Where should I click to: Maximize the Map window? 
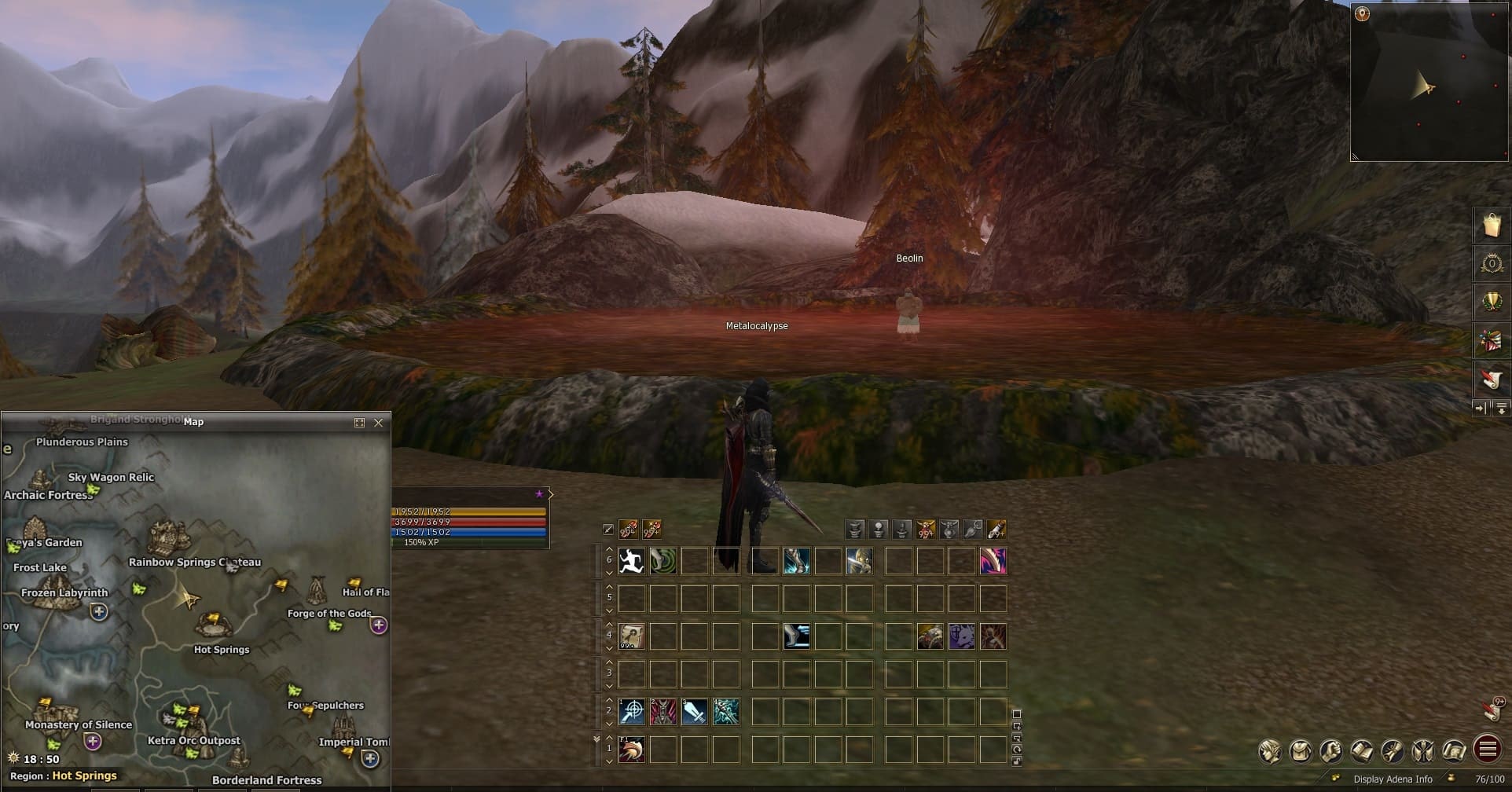click(x=359, y=423)
